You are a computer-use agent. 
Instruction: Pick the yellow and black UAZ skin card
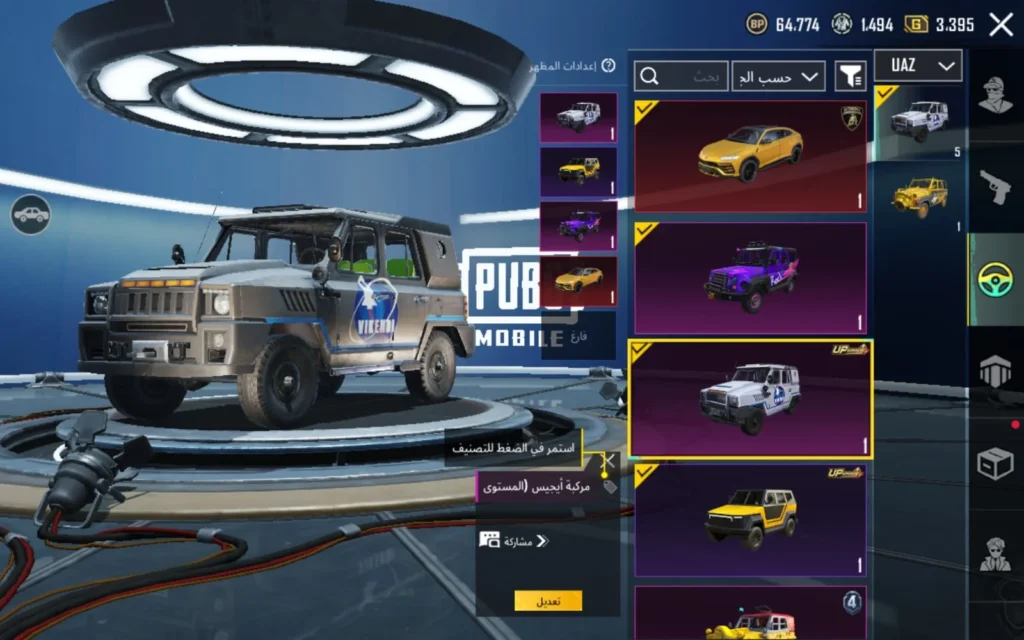click(750, 520)
